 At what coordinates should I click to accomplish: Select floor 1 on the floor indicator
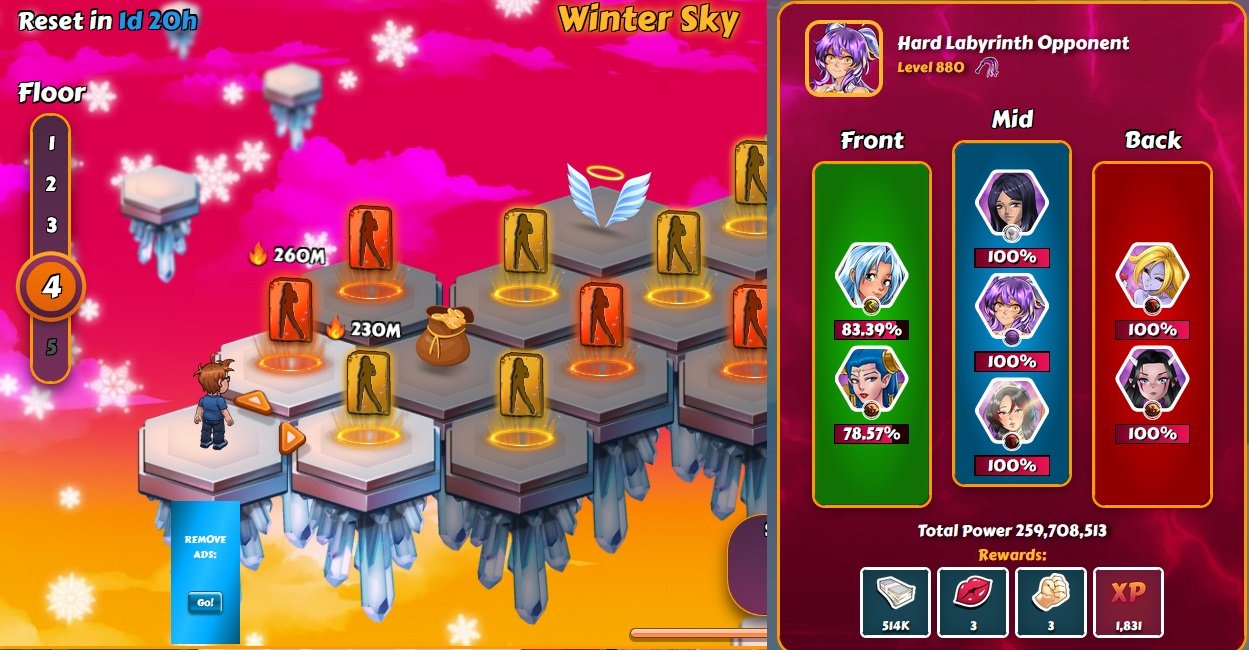51,143
